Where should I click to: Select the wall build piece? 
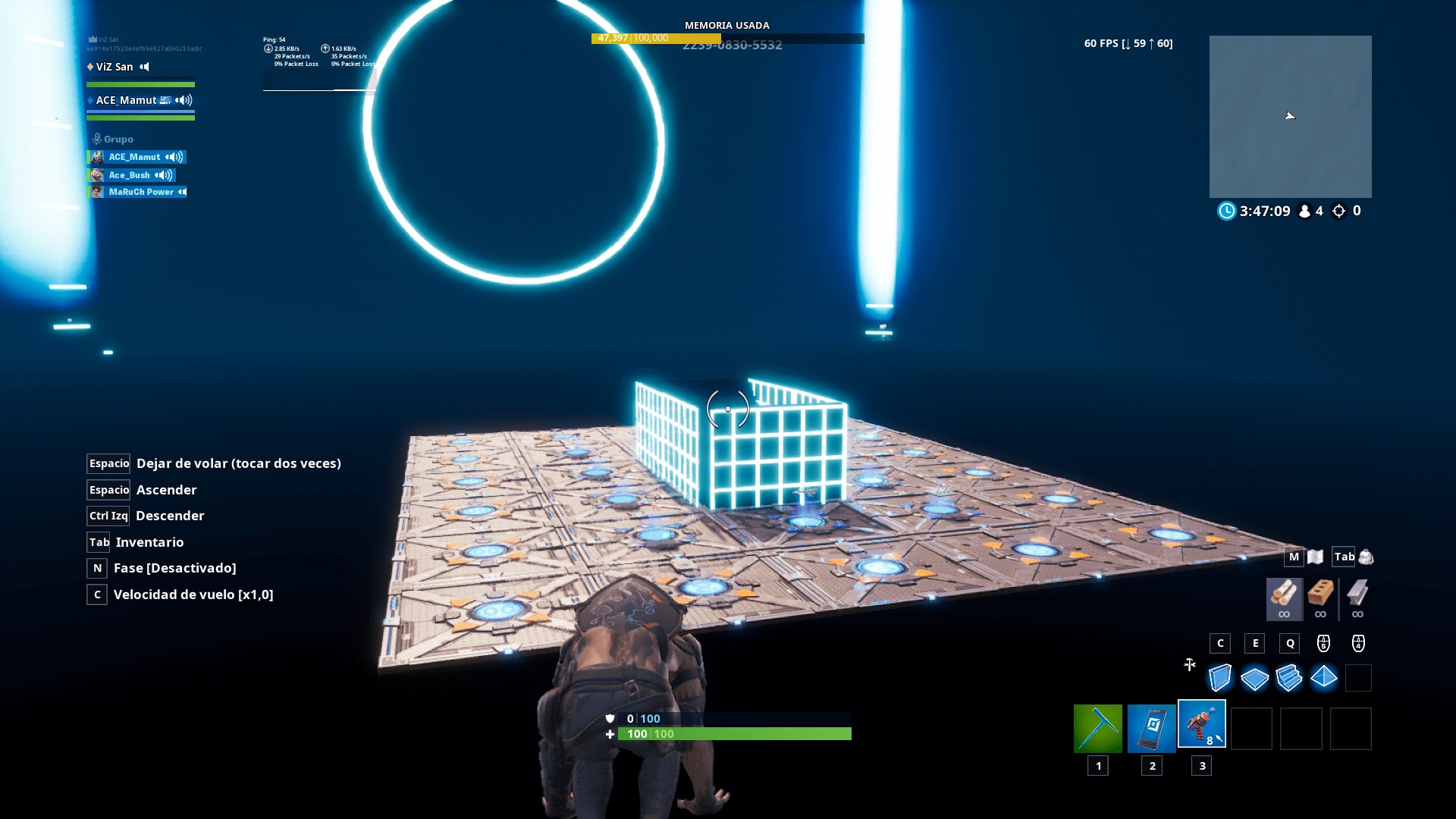[x=1220, y=678]
